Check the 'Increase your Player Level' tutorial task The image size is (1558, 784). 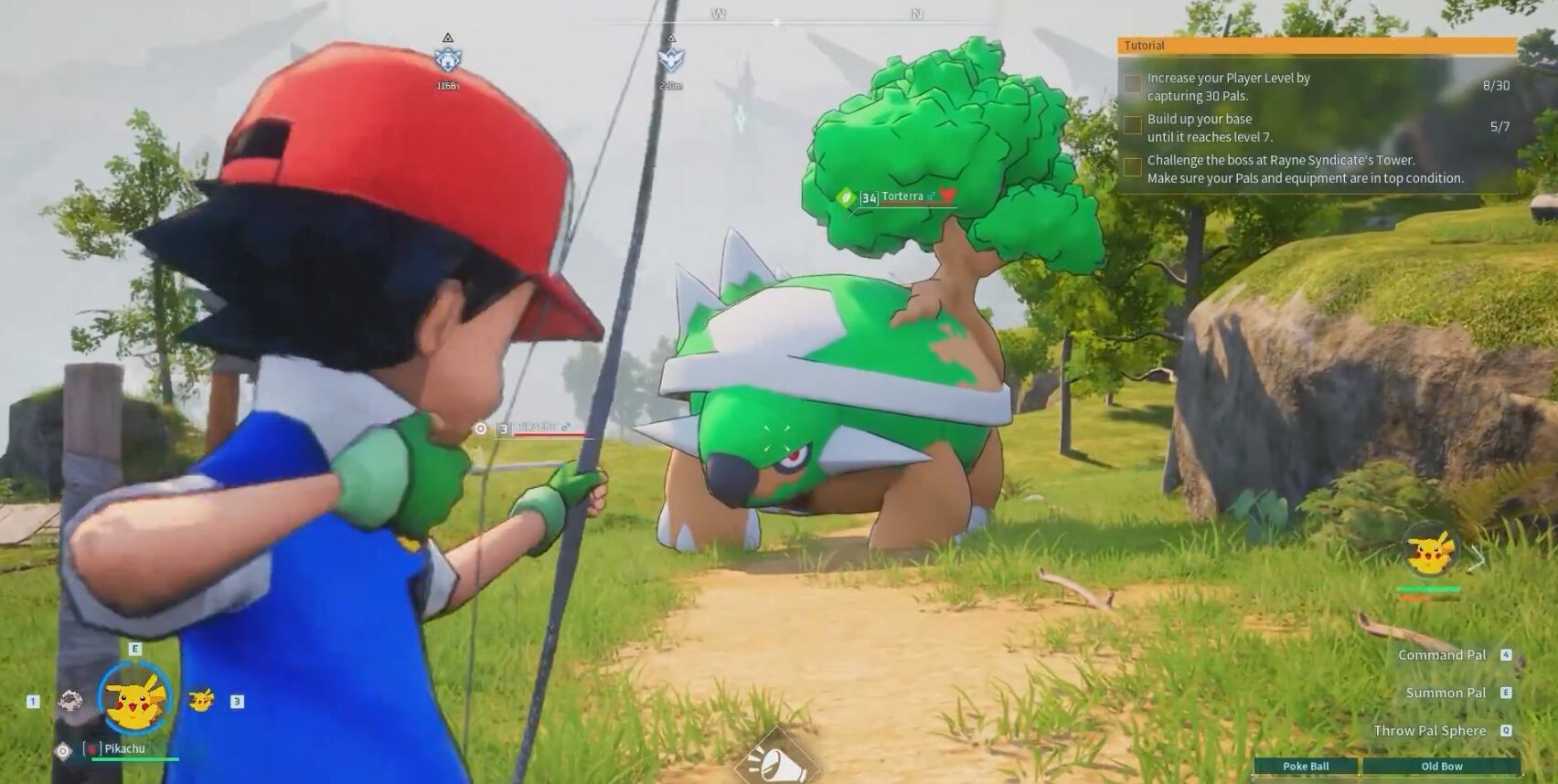click(1132, 84)
